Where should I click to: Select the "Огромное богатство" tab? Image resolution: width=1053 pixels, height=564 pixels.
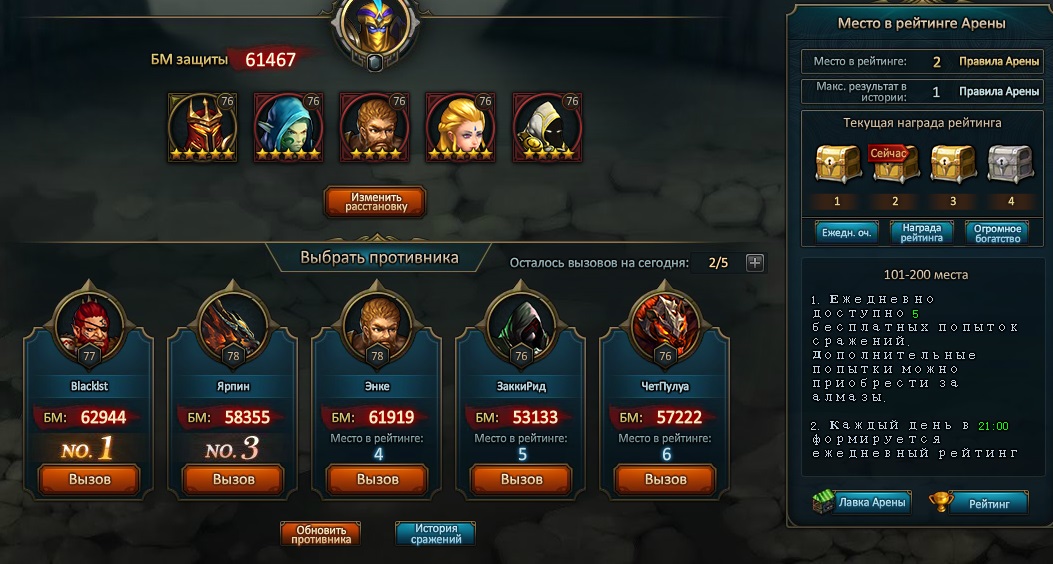click(997, 232)
